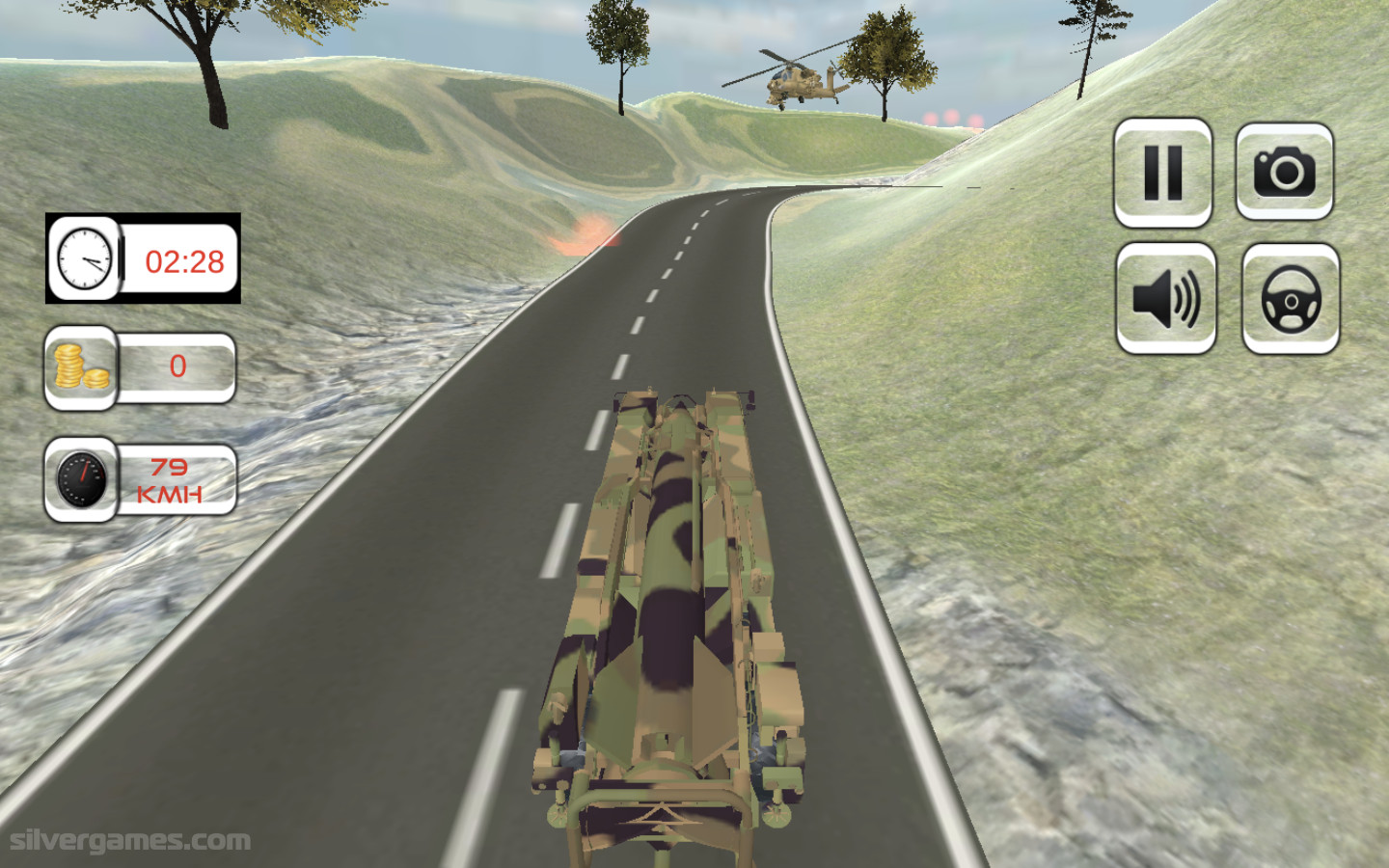1389x868 pixels.
Task: Click the steering wheel control button
Action: (1290, 298)
